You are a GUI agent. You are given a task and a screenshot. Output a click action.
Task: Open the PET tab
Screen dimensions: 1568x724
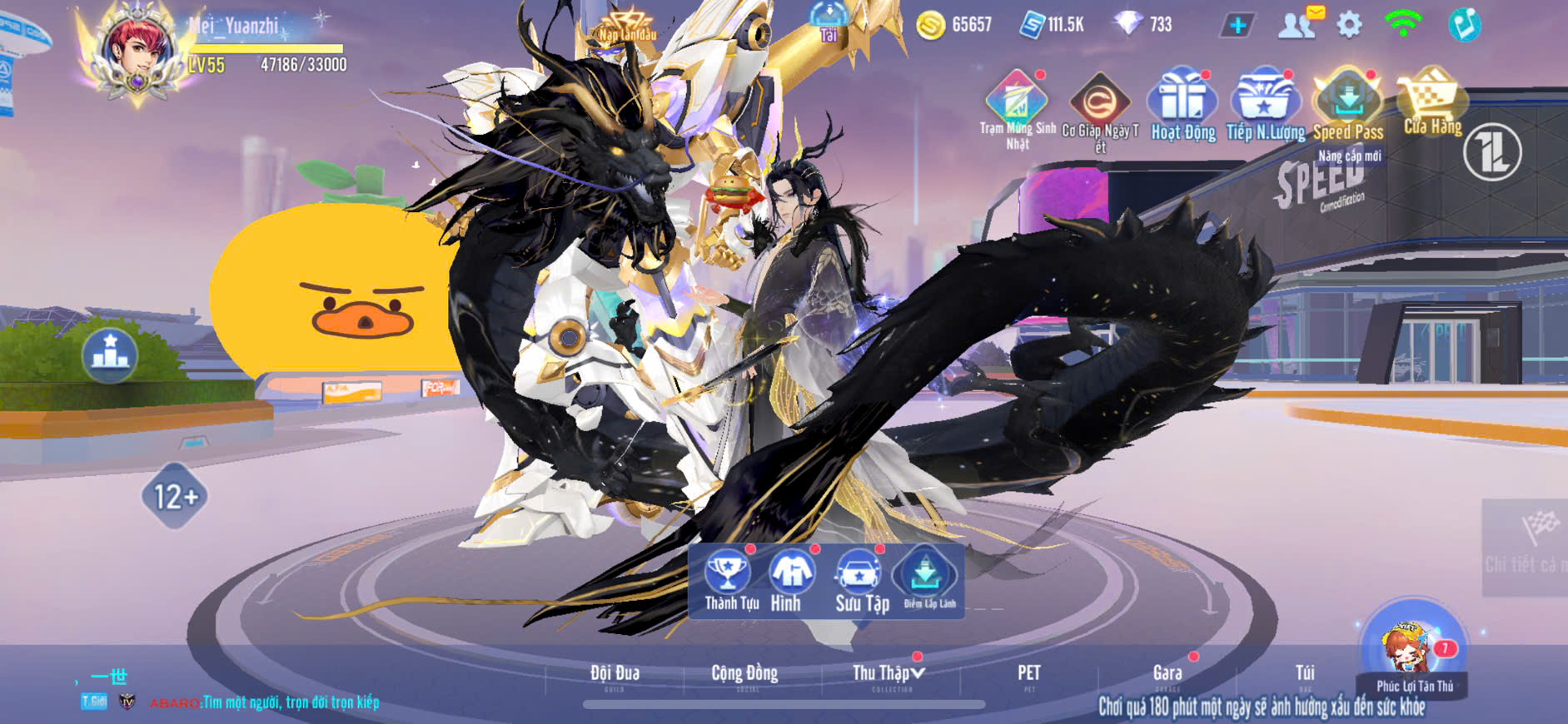coord(1028,674)
